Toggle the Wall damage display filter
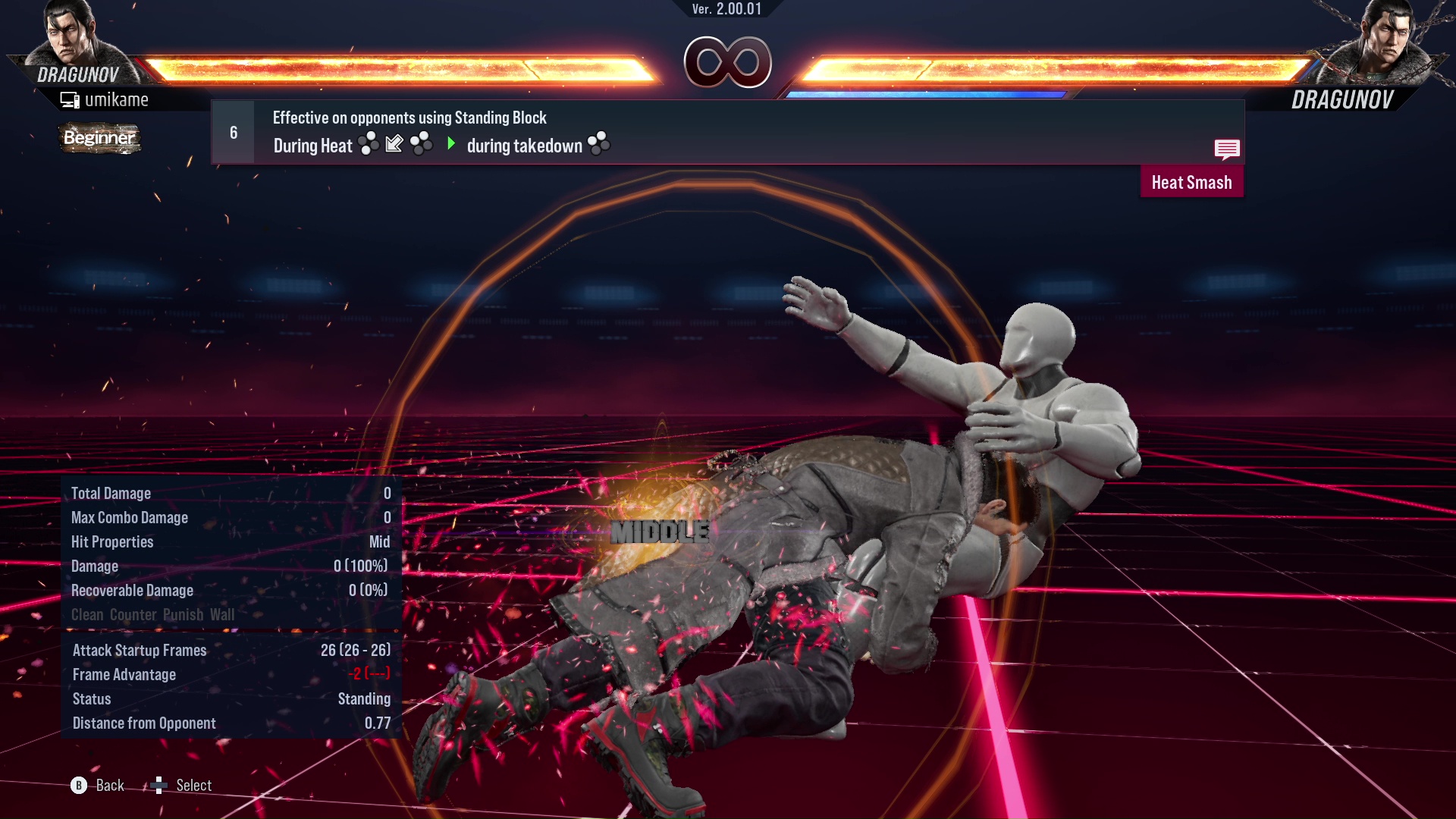The image size is (1456, 819). [x=225, y=615]
